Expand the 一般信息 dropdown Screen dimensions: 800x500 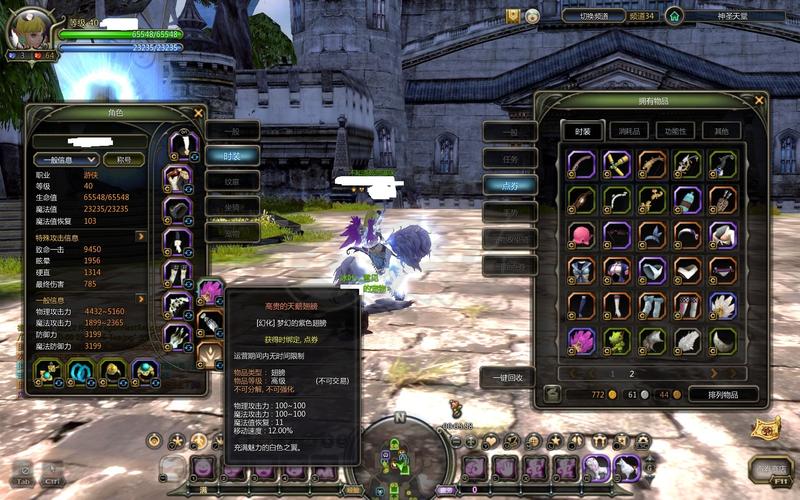tap(65, 159)
